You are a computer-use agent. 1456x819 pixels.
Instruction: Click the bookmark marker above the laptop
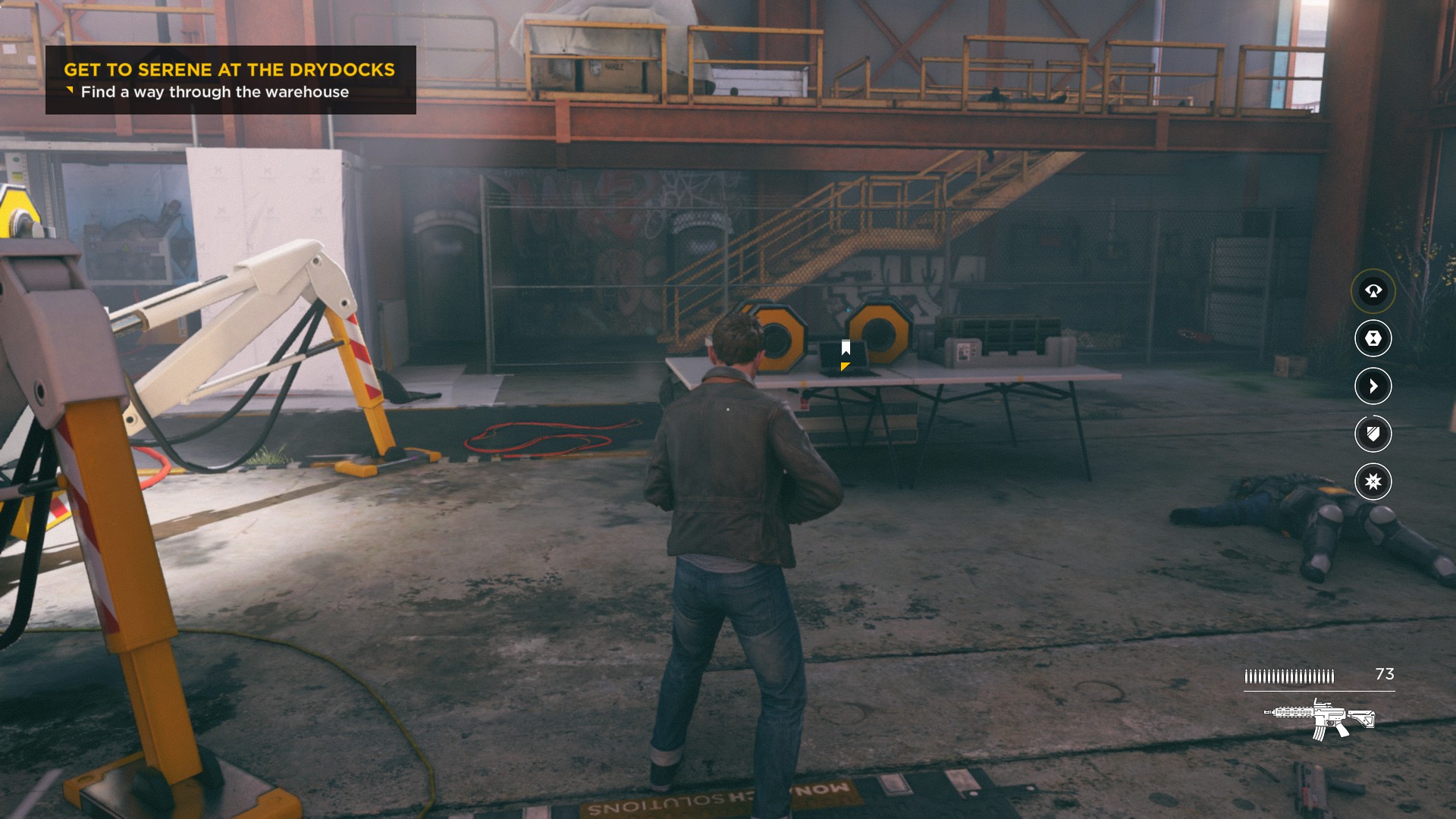coord(846,348)
